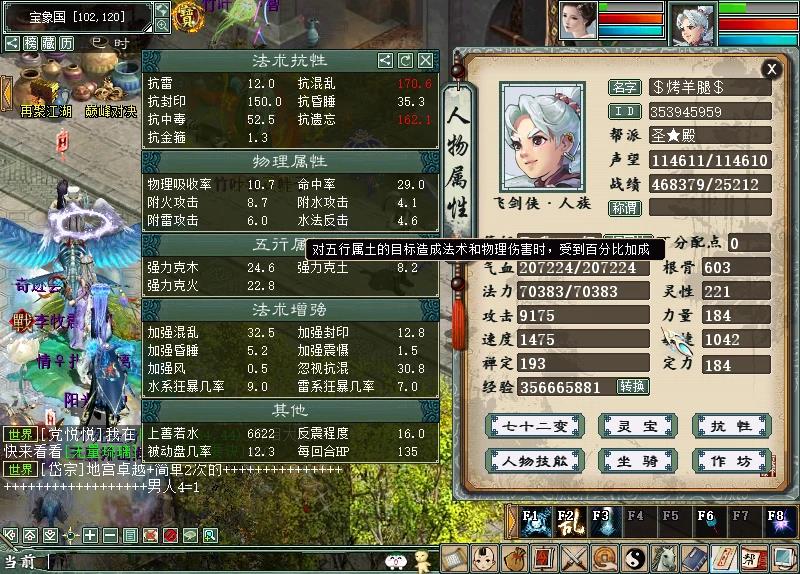Refresh the 法术抗性 resistance window

point(406,61)
